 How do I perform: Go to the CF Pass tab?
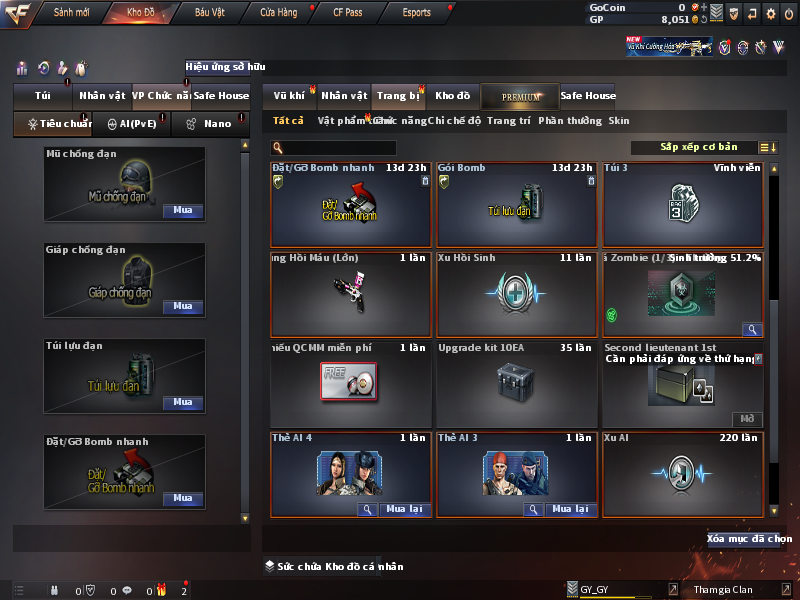point(347,13)
